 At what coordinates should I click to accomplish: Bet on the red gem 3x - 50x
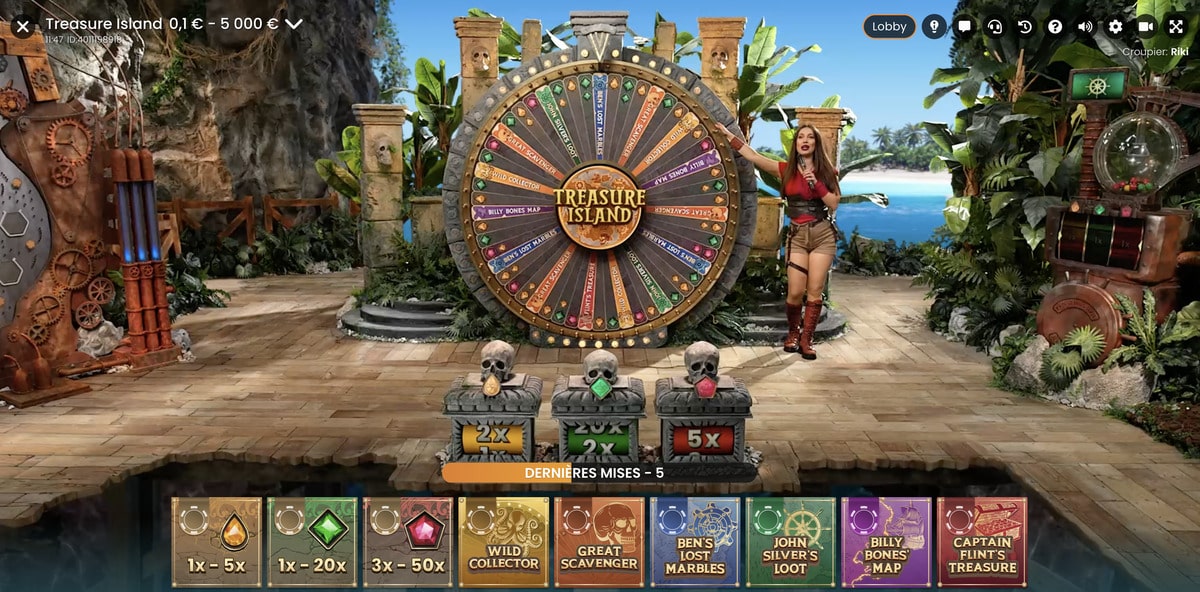408,542
